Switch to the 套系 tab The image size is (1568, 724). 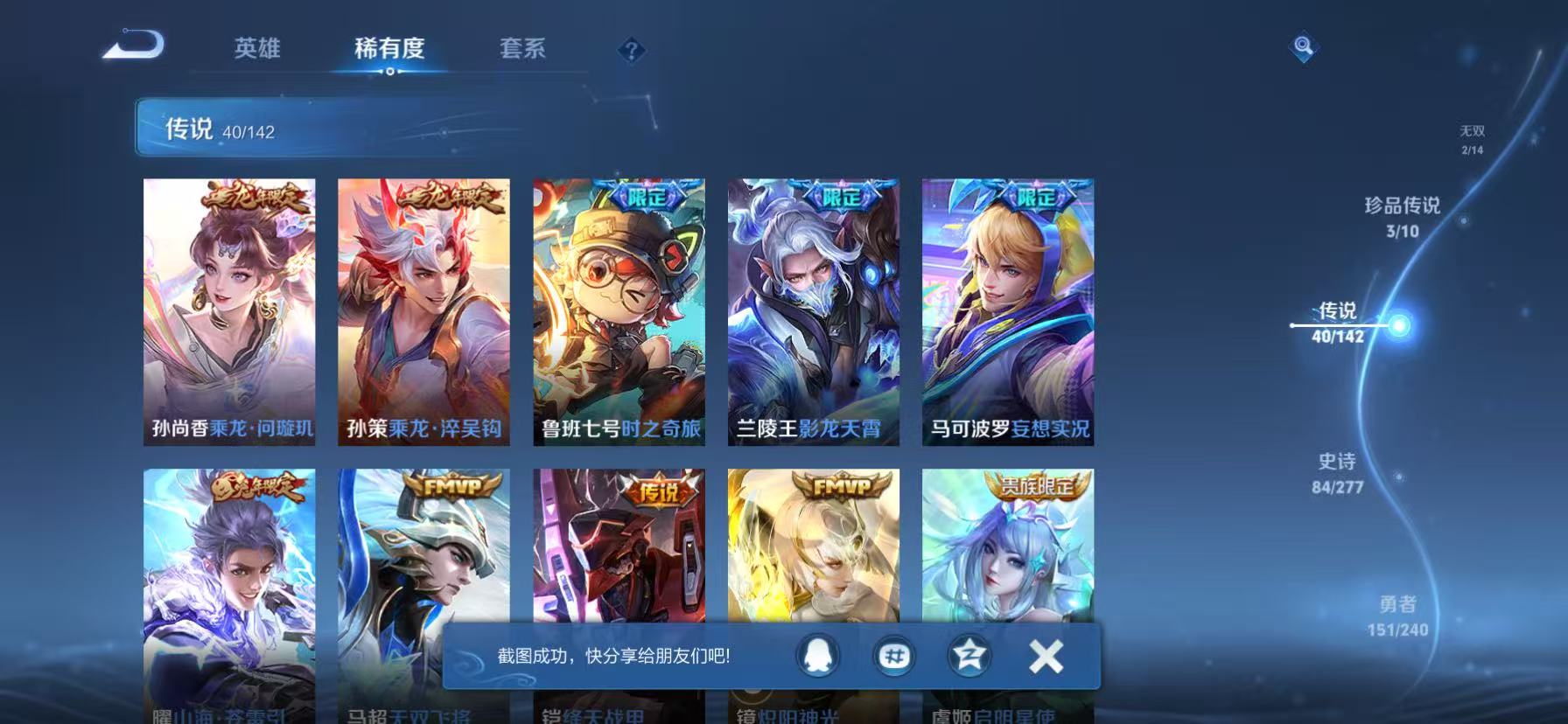(x=524, y=50)
